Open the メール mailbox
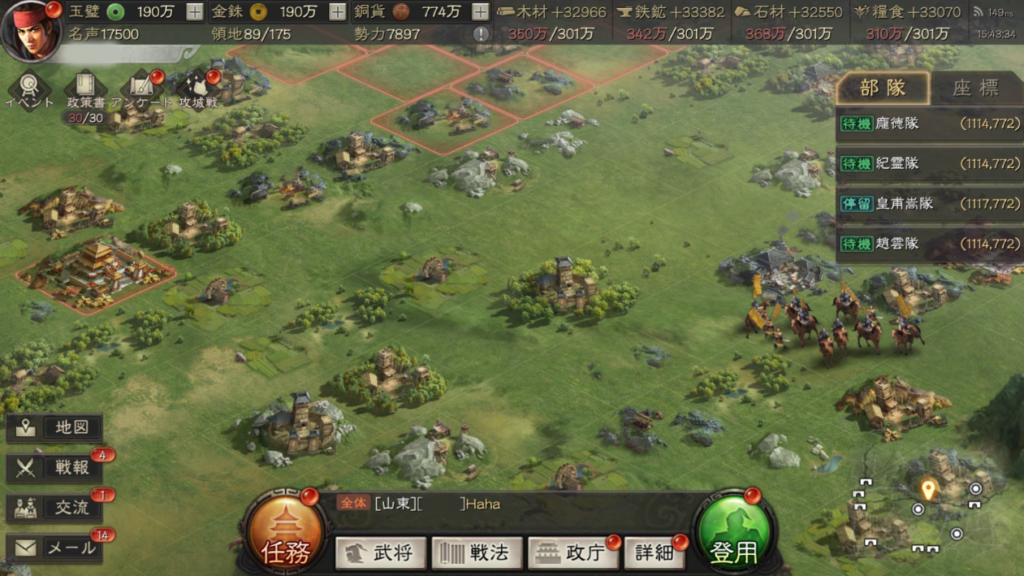The height and width of the screenshot is (576, 1024). point(56,548)
